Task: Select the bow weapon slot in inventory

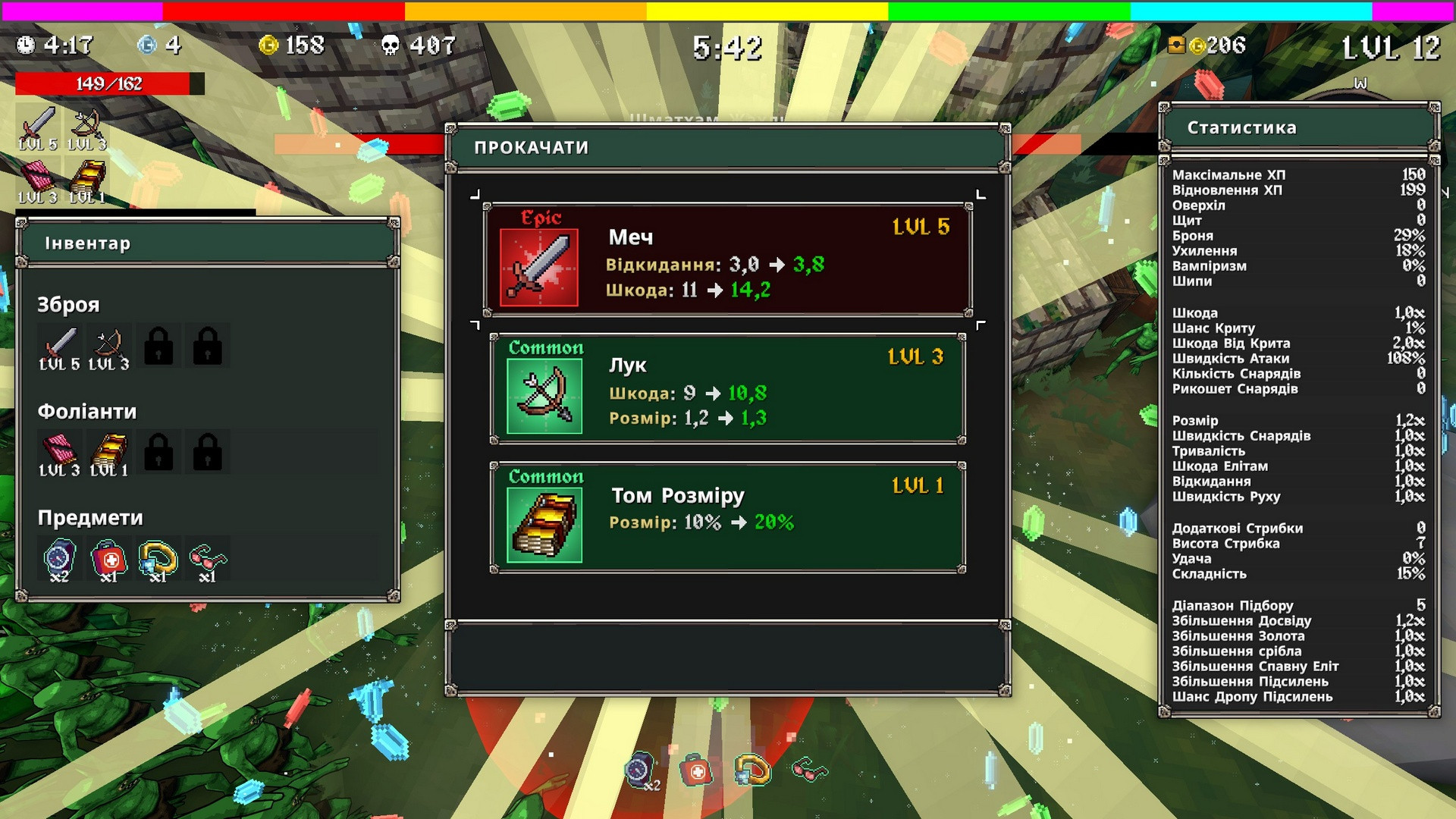Action: pos(109,347)
